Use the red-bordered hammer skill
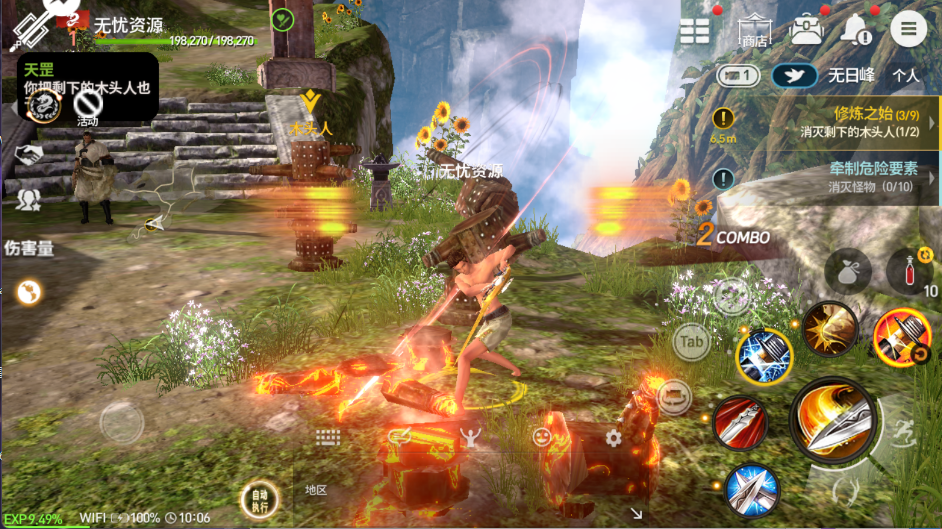942x529 pixels. point(900,337)
